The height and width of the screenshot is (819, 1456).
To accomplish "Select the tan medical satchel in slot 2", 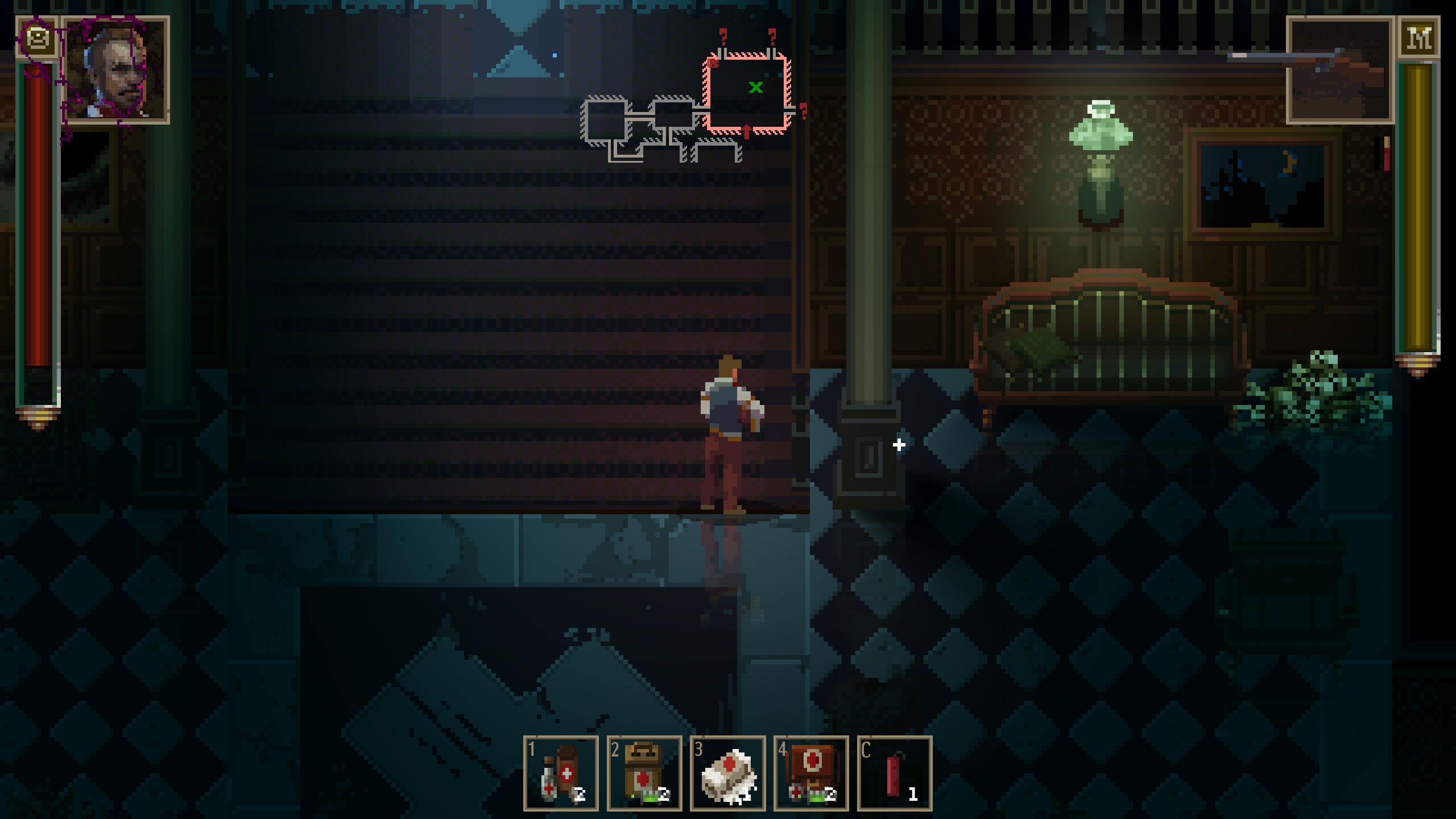I will (644, 773).
